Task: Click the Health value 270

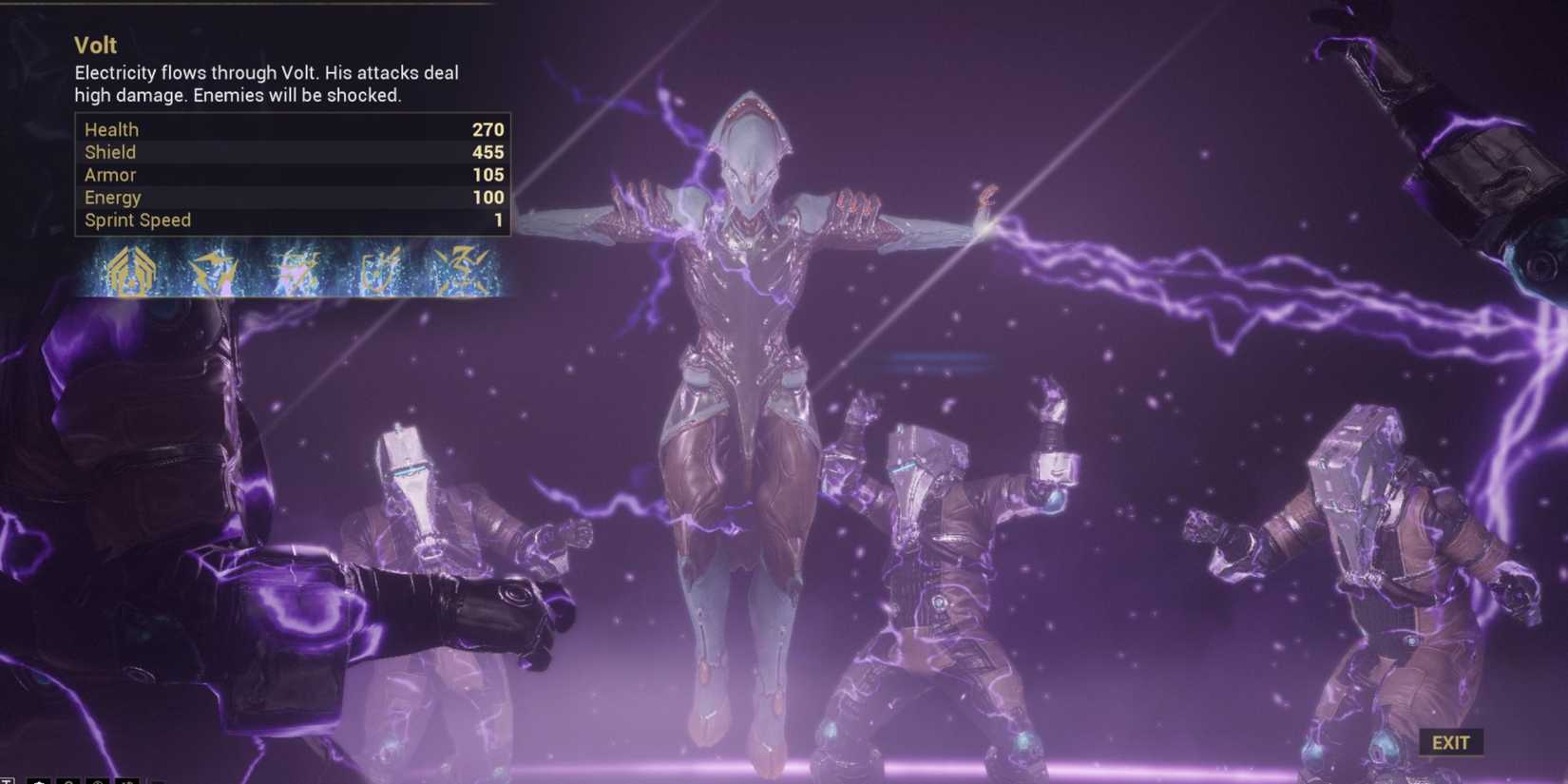Action: [488, 128]
